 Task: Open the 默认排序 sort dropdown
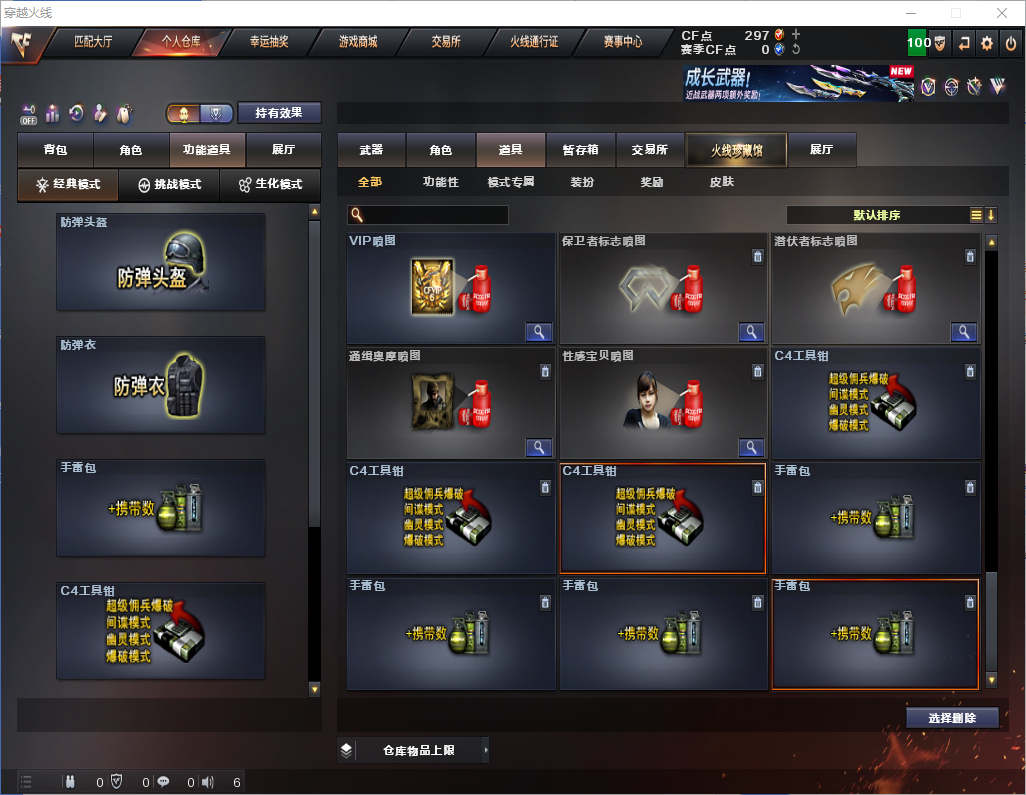click(877, 215)
